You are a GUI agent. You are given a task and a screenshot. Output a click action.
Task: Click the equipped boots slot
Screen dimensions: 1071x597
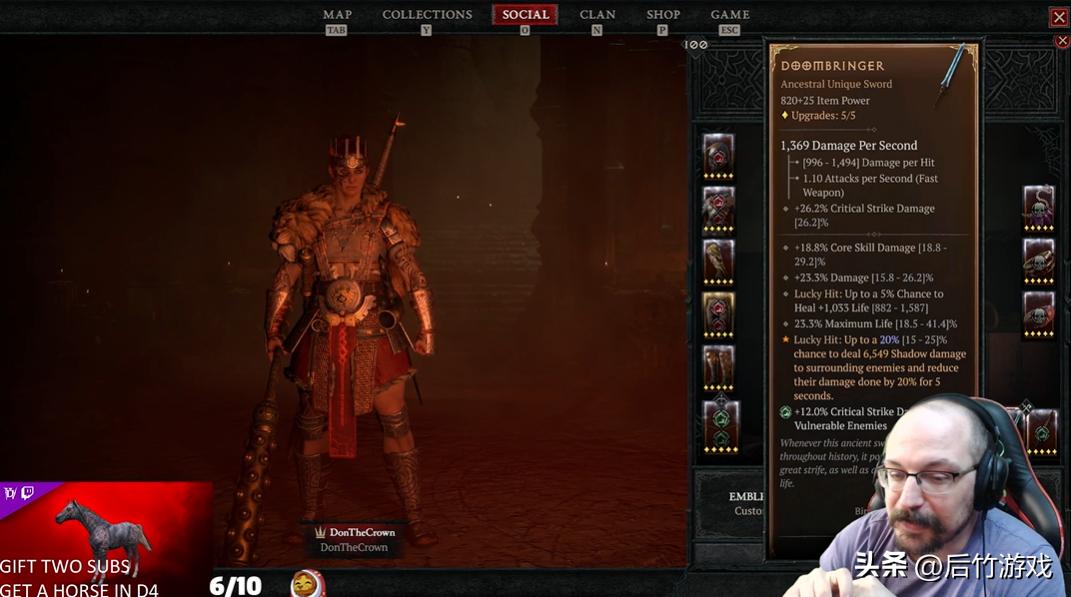(719, 366)
